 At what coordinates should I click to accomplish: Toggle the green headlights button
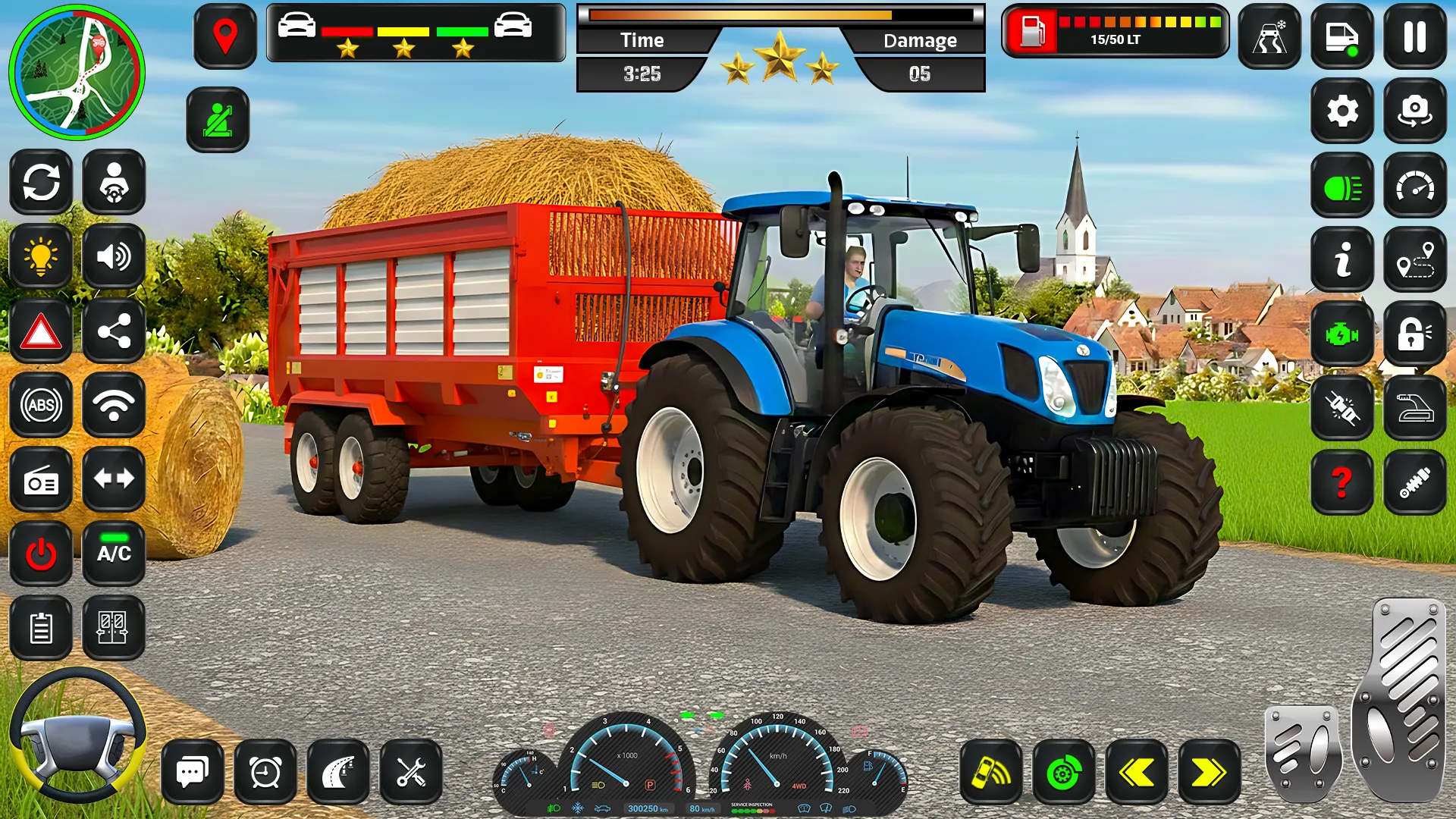(x=1342, y=187)
